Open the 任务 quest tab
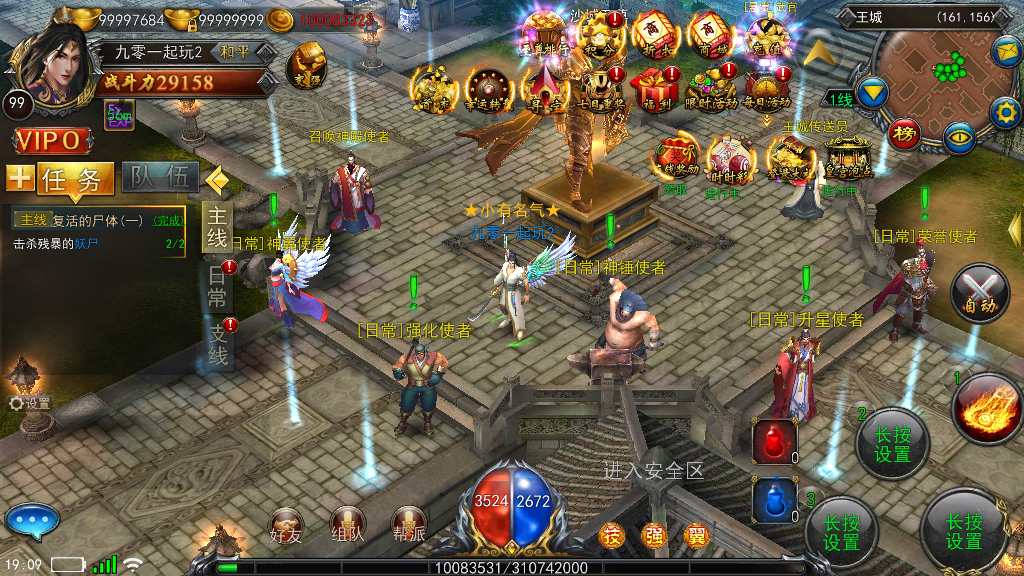The image size is (1024, 576). click(x=76, y=179)
